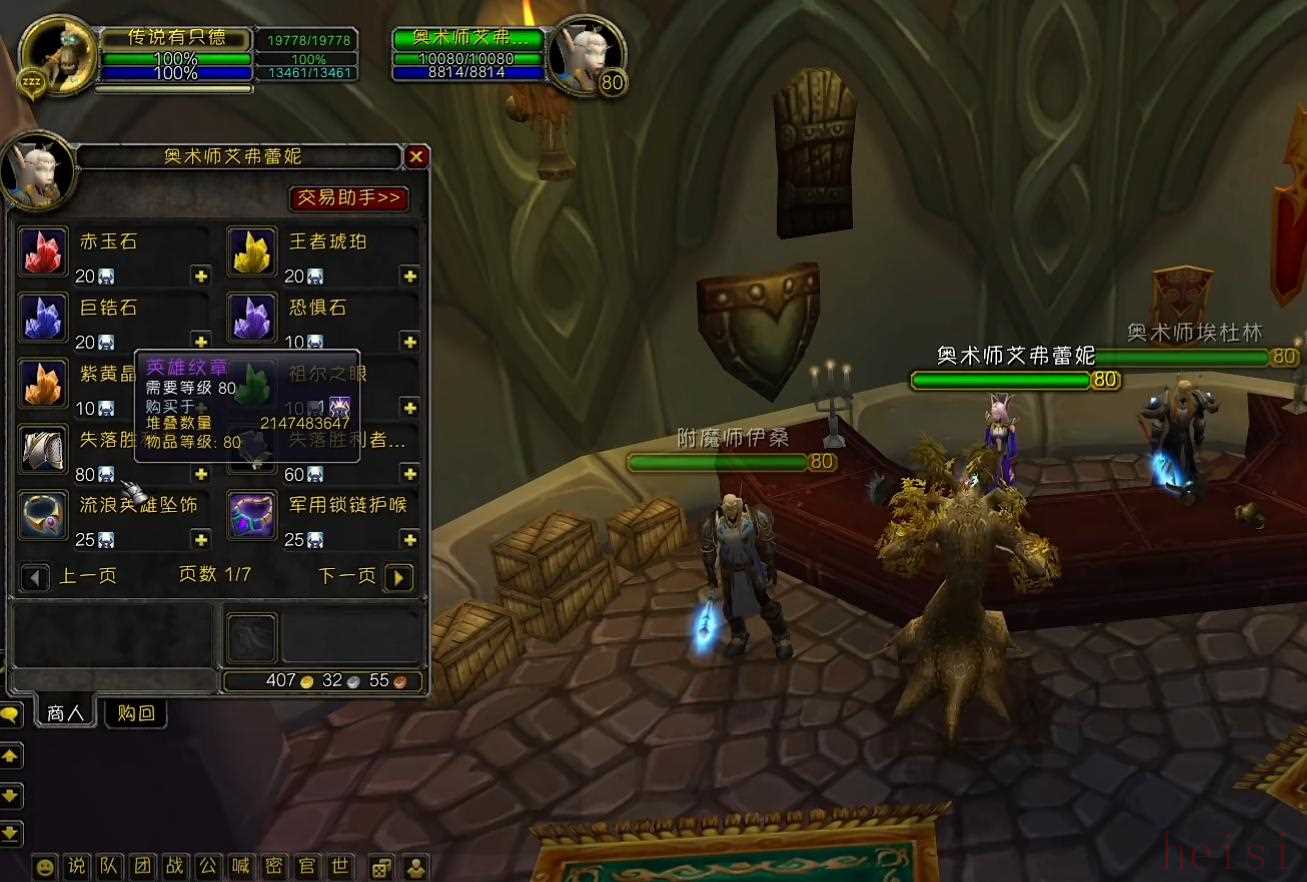The width and height of the screenshot is (1307, 882).
Task: Switch to the 商人 merchant tab
Action: [x=65, y=713]
